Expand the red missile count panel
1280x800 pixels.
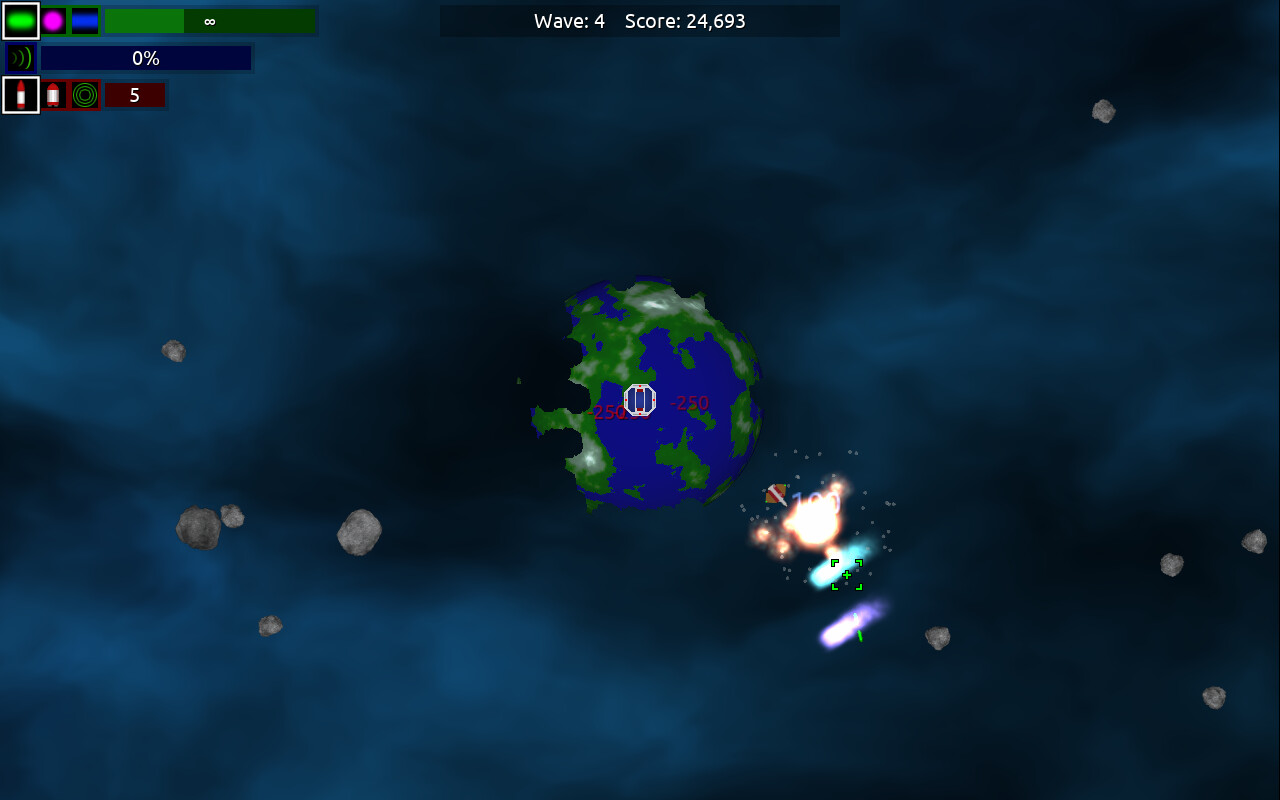135,94
